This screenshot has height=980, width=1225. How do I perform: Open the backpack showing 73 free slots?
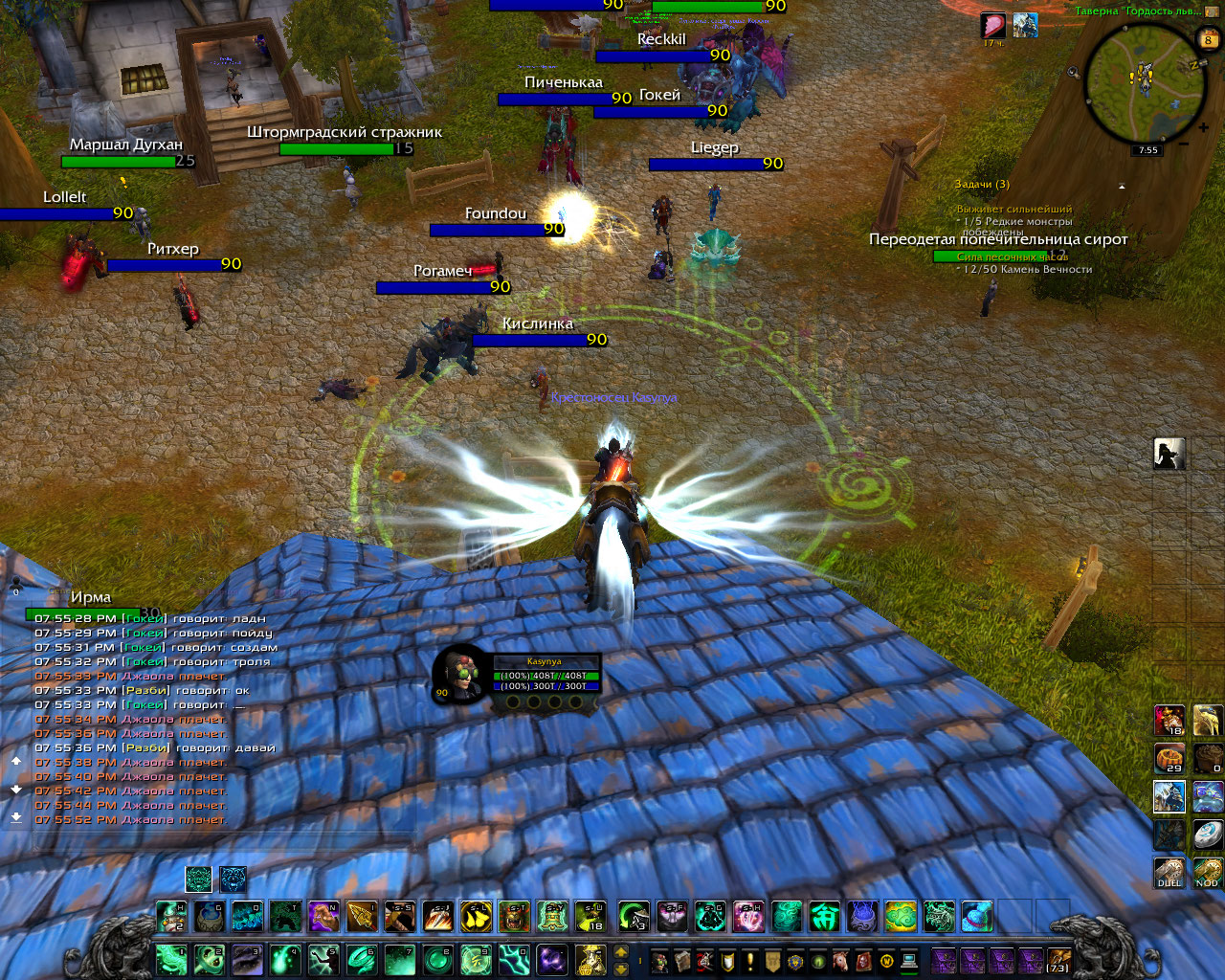(x=1058, y=960)
